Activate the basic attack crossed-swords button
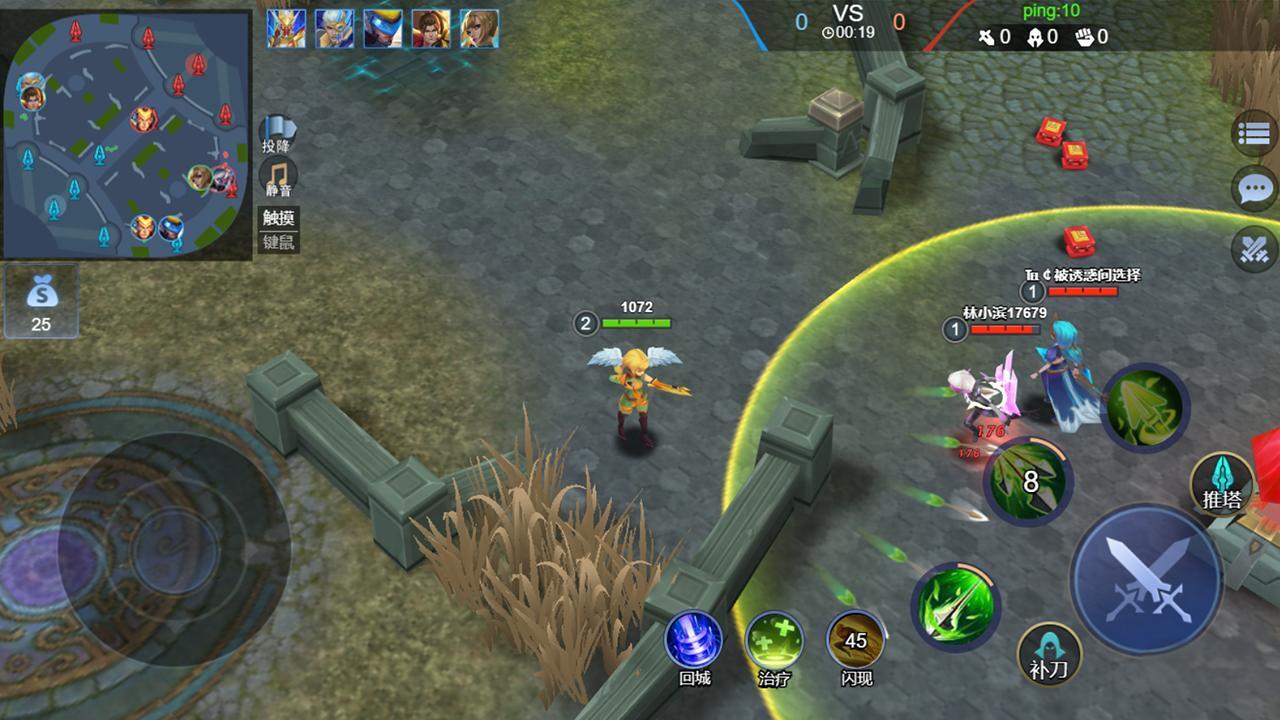This screenshot has width=1280, height=720. coord(1146,578)
